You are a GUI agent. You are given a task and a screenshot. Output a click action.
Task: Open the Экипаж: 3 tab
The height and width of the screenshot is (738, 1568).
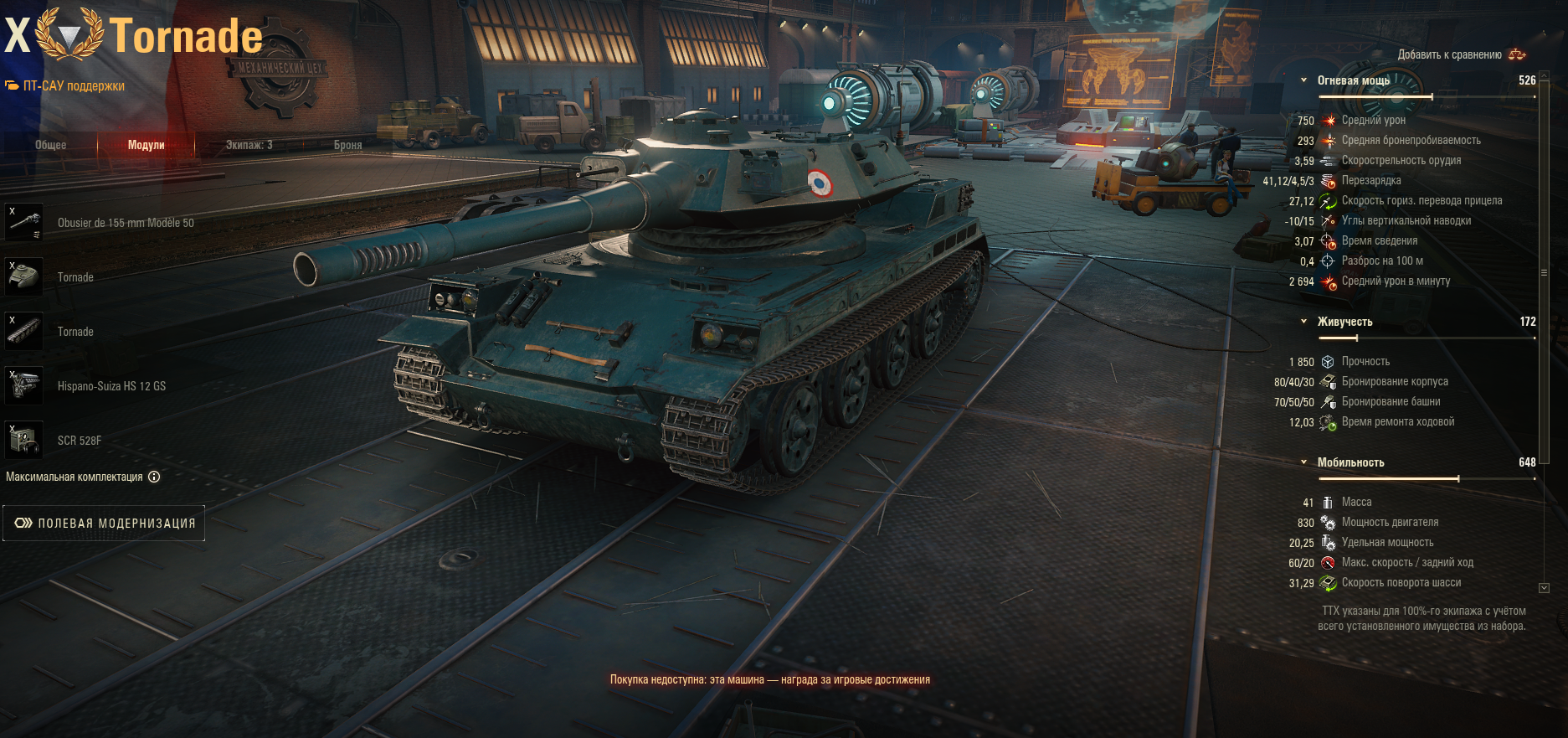coord(249,145)
